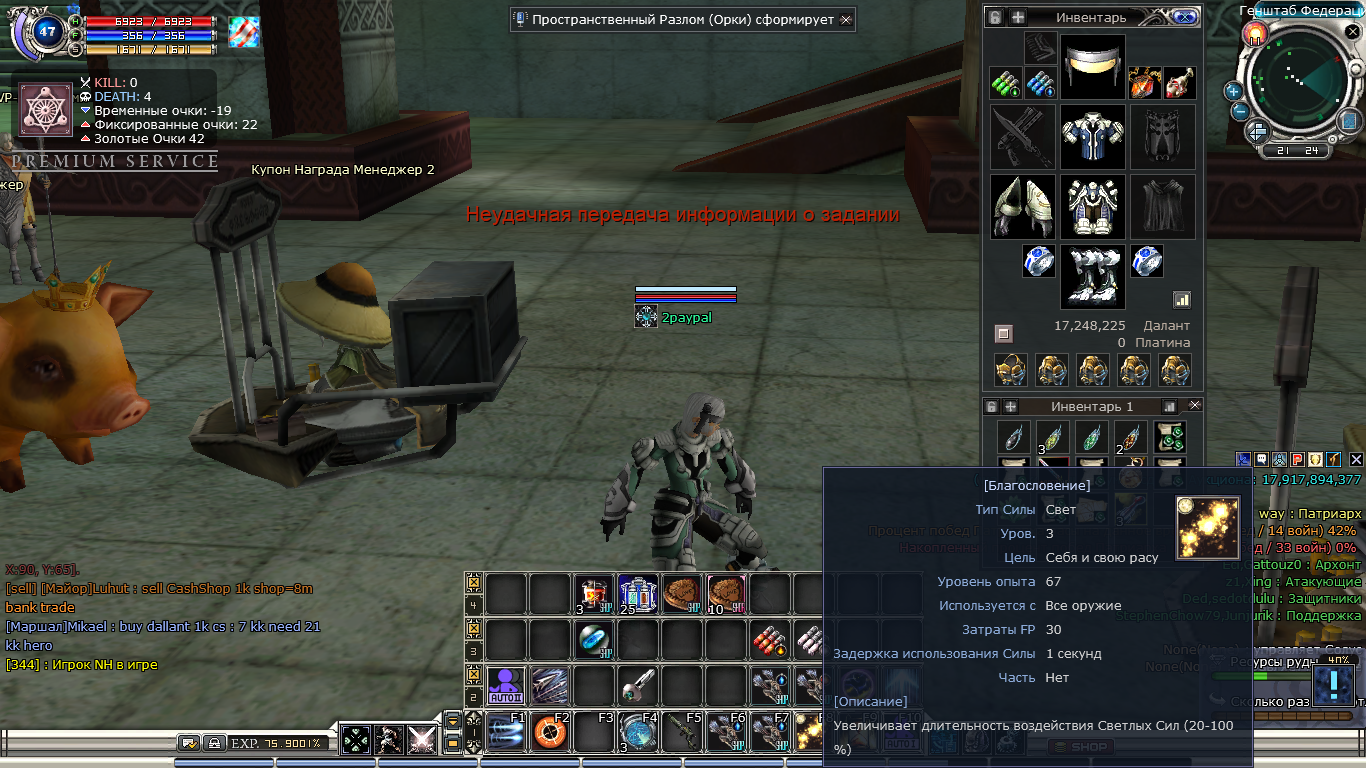Open the stats chart button in equipment panel
Viewport: 1366px width, 768px height.
click(1181, 299)
